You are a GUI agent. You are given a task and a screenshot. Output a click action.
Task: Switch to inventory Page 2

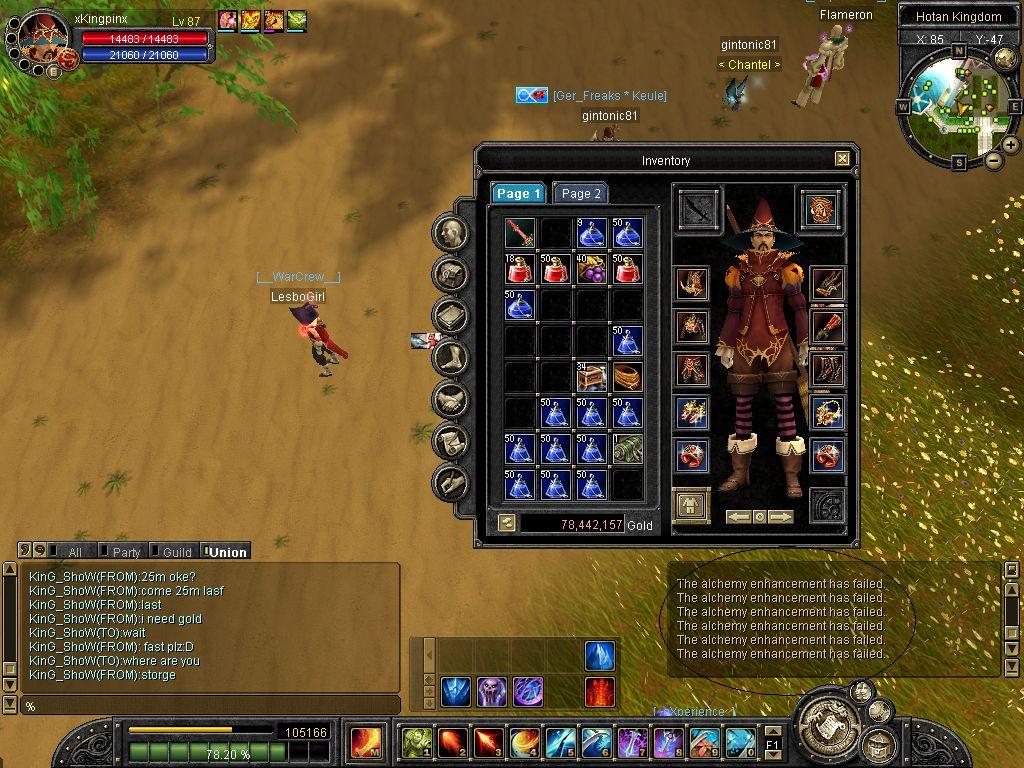(x=581, y=193)
